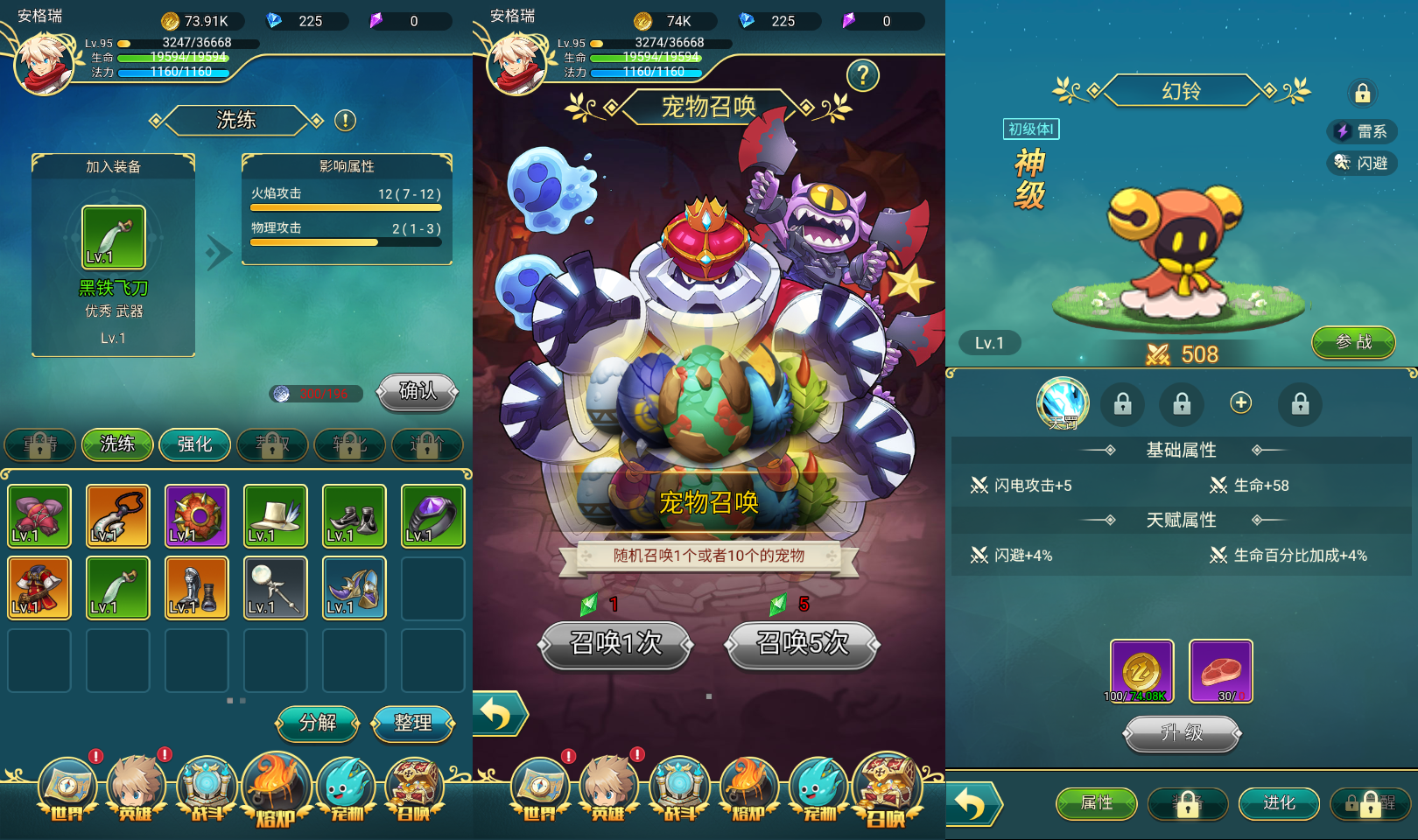The image size is (1418, 840).
Task: Switch to the 强化 tab
Action: tap(194, 444)
